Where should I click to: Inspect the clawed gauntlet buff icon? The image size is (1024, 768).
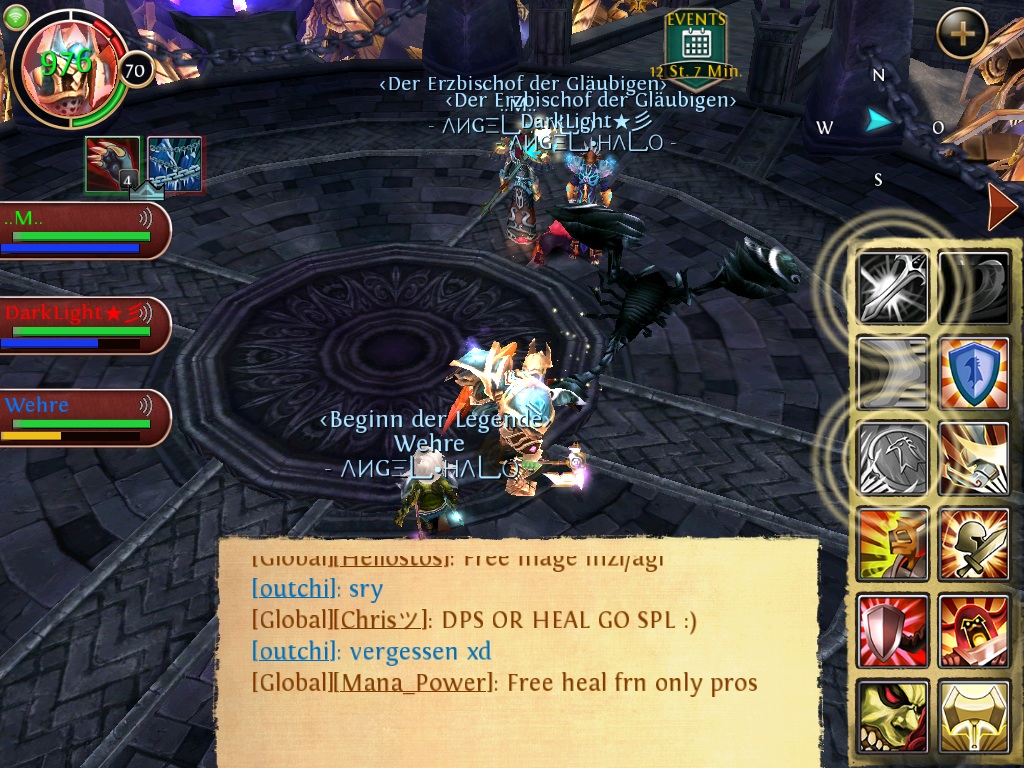112,163
